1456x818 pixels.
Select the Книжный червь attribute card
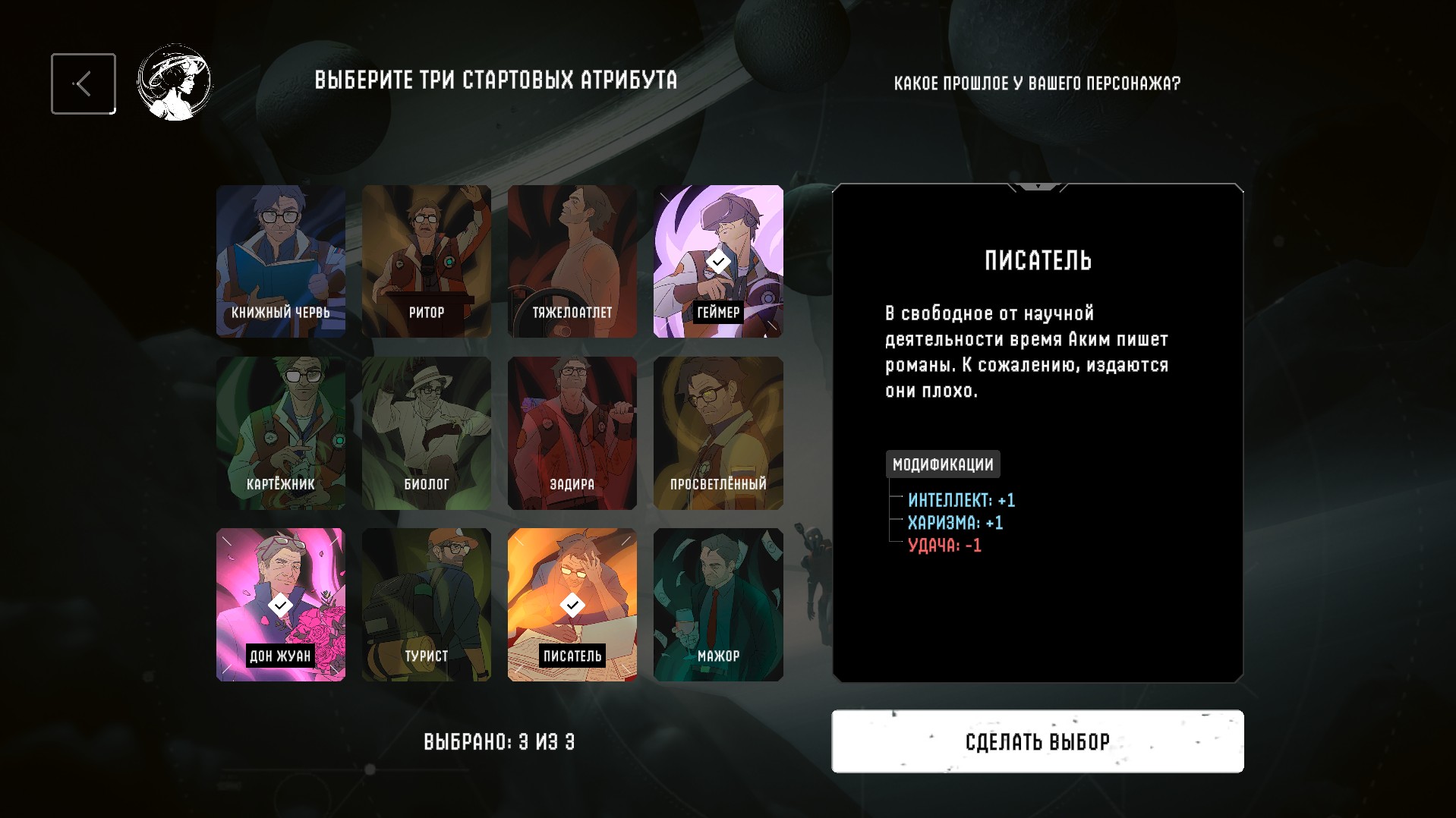coord(281,261)
